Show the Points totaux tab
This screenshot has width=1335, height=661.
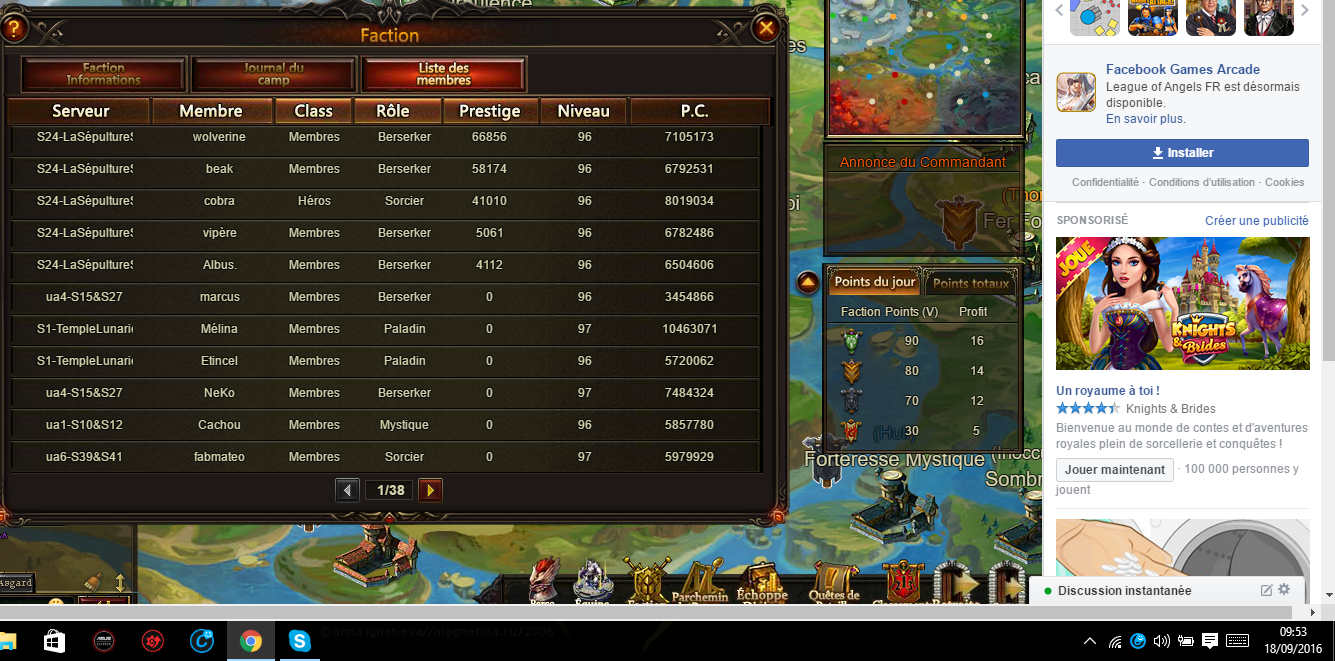point(971,283)
